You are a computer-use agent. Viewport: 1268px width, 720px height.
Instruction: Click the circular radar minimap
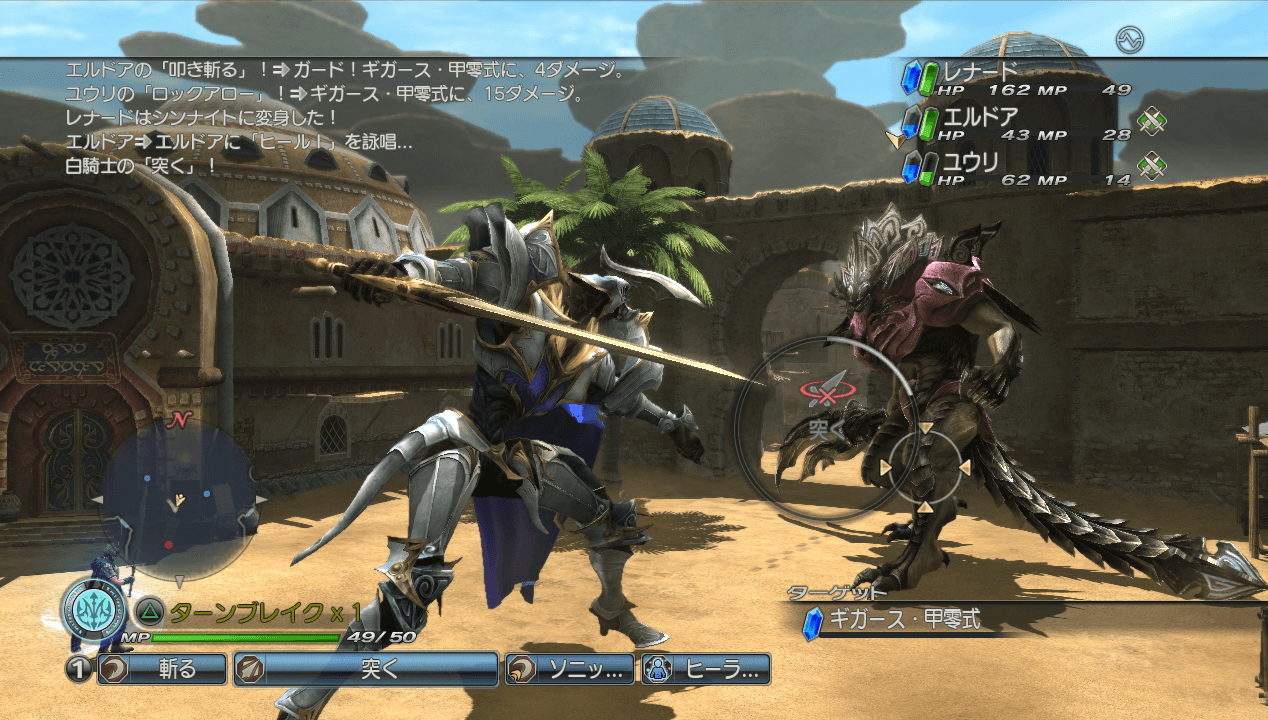(x=178, y=503)
